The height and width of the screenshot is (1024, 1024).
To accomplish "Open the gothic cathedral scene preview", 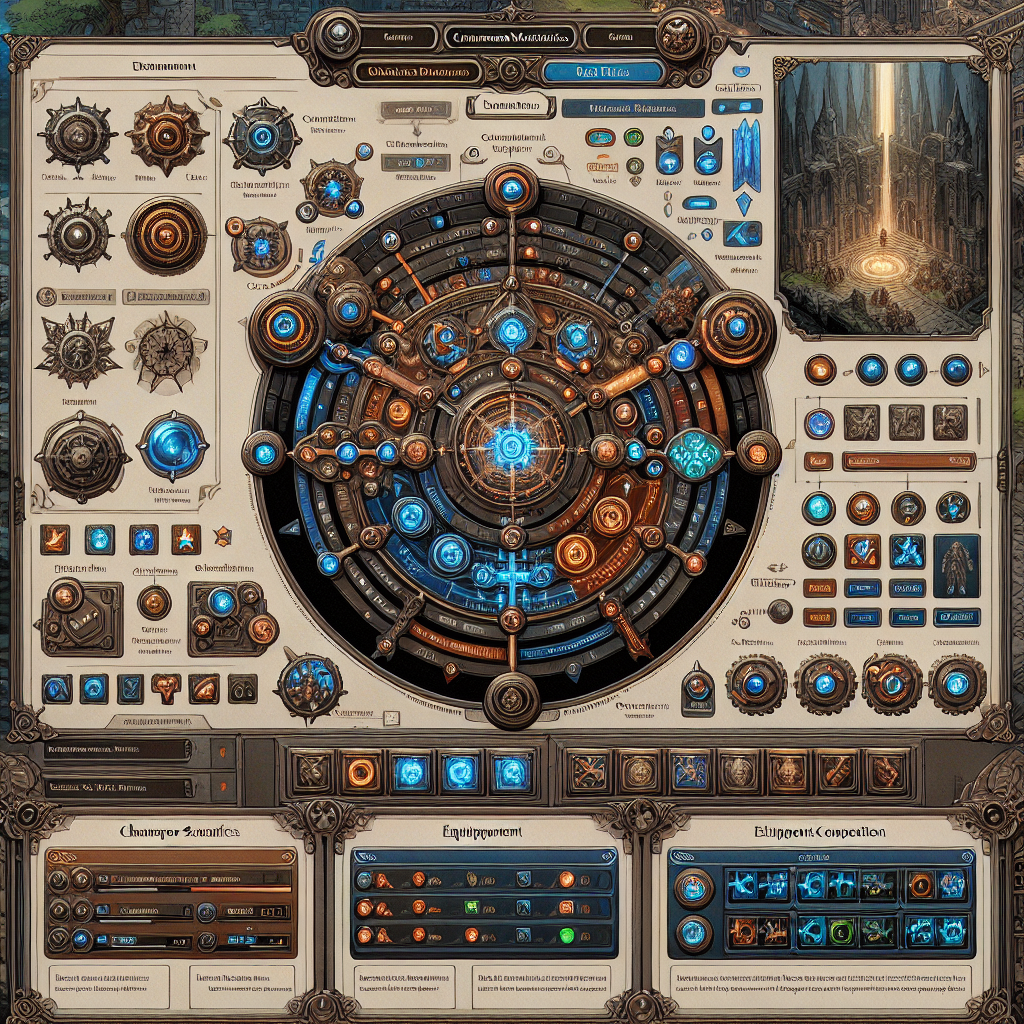I will (882, 196).
